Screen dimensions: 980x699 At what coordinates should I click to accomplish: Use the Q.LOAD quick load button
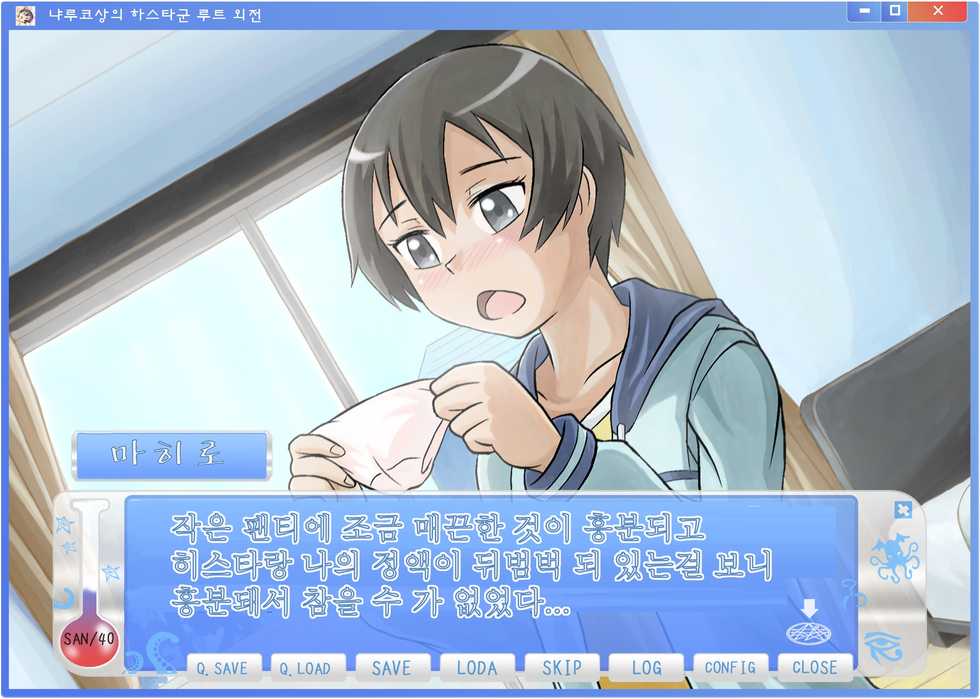[307, 668]
